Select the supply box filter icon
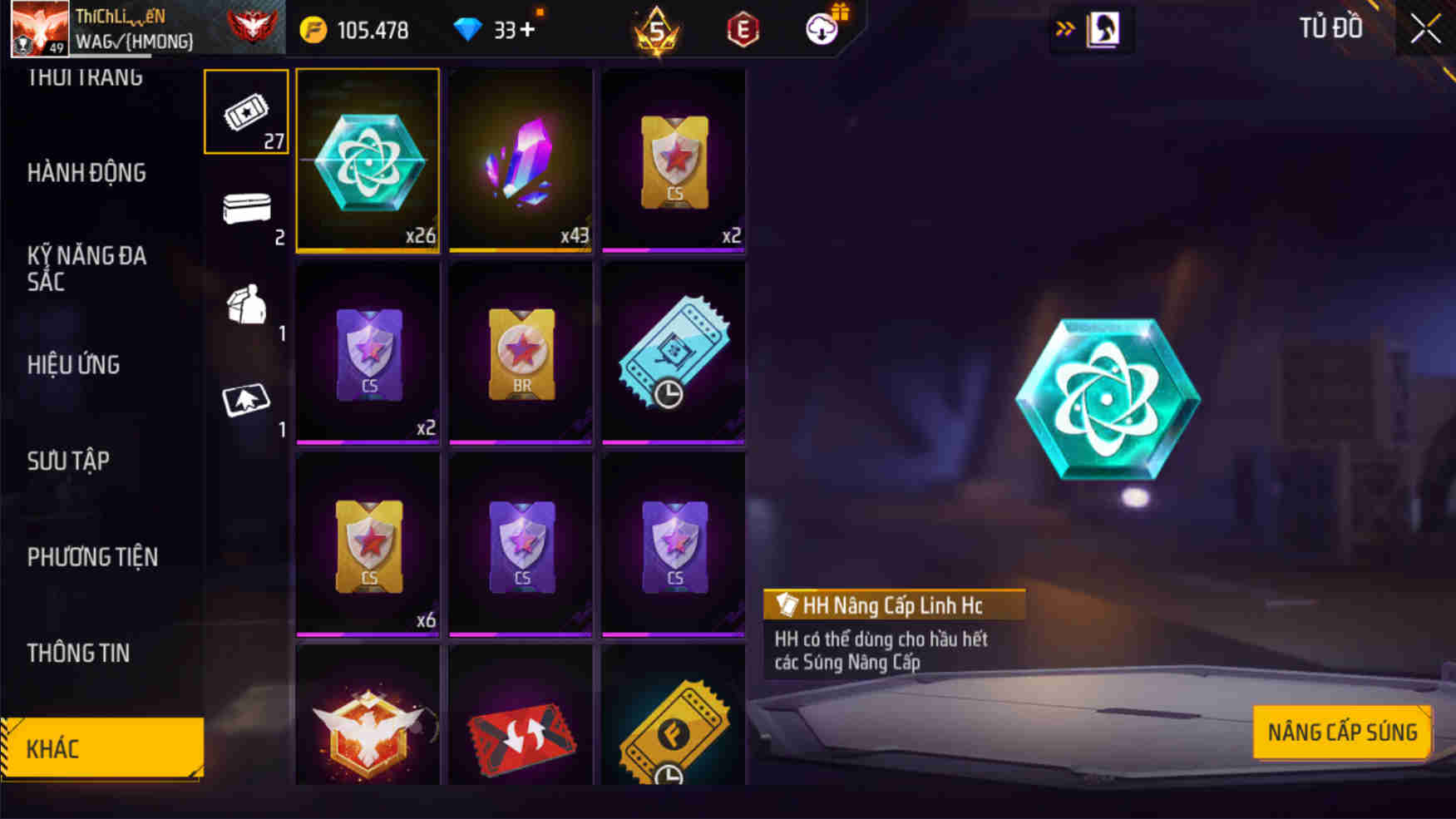This screenshot has height=819, width=1456. coord(244,308)
